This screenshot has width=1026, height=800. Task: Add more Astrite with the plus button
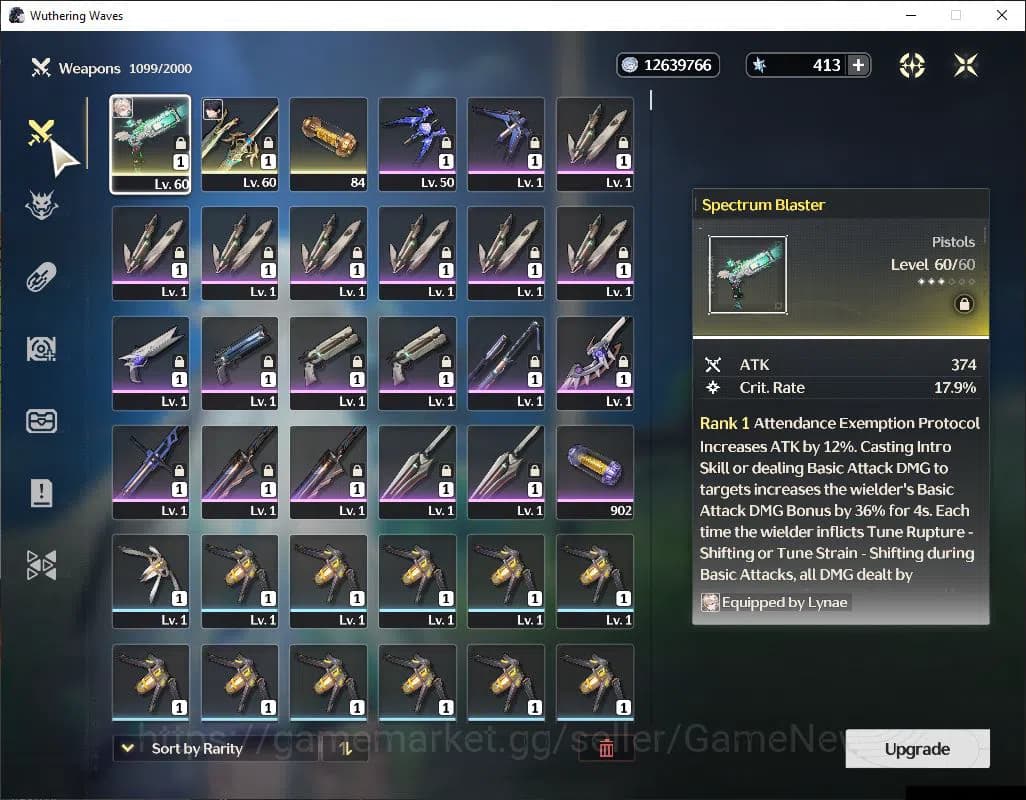(858, 65)
